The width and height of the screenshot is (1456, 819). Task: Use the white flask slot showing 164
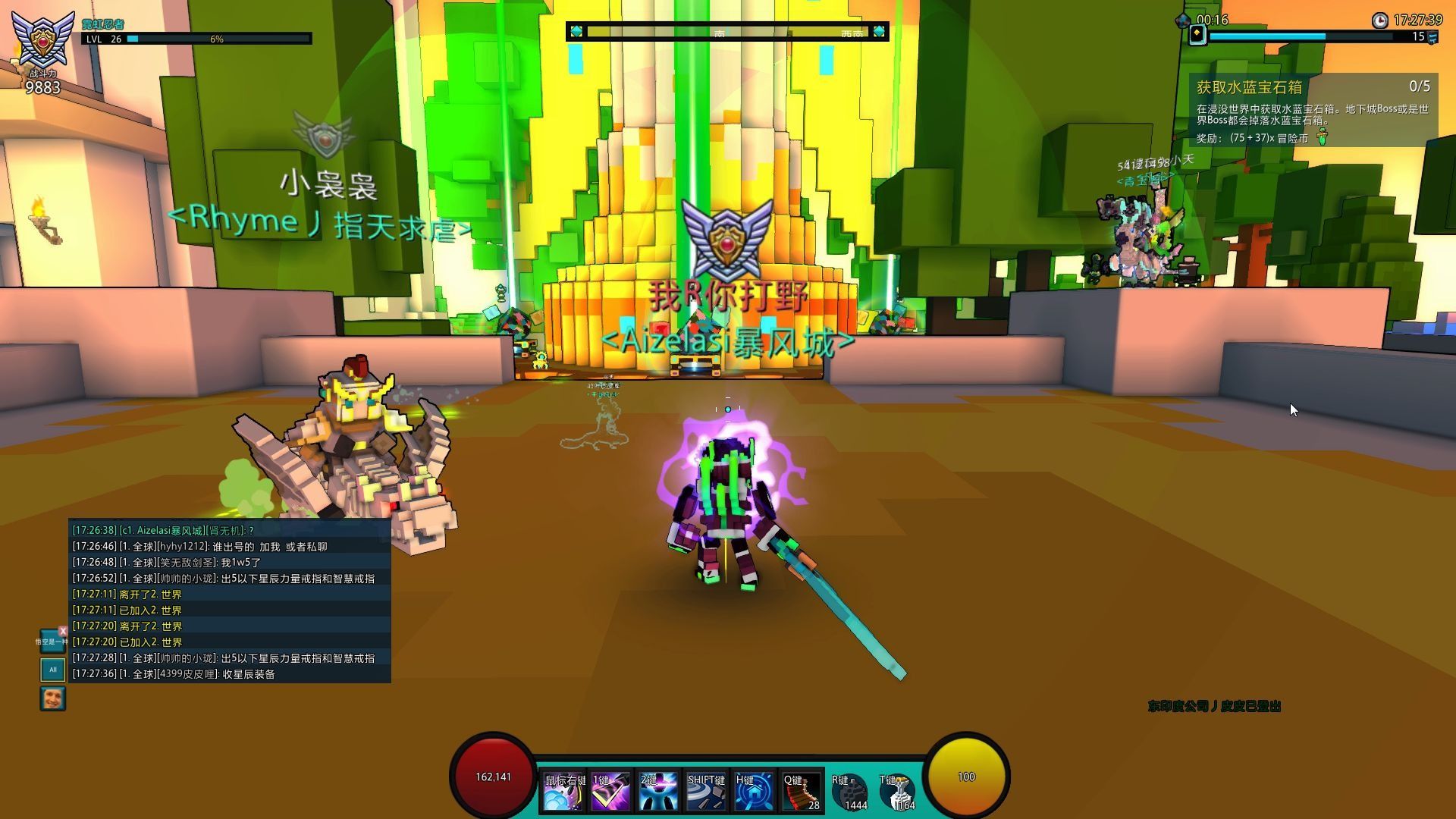pyautogui.click(x=897, y=792)
